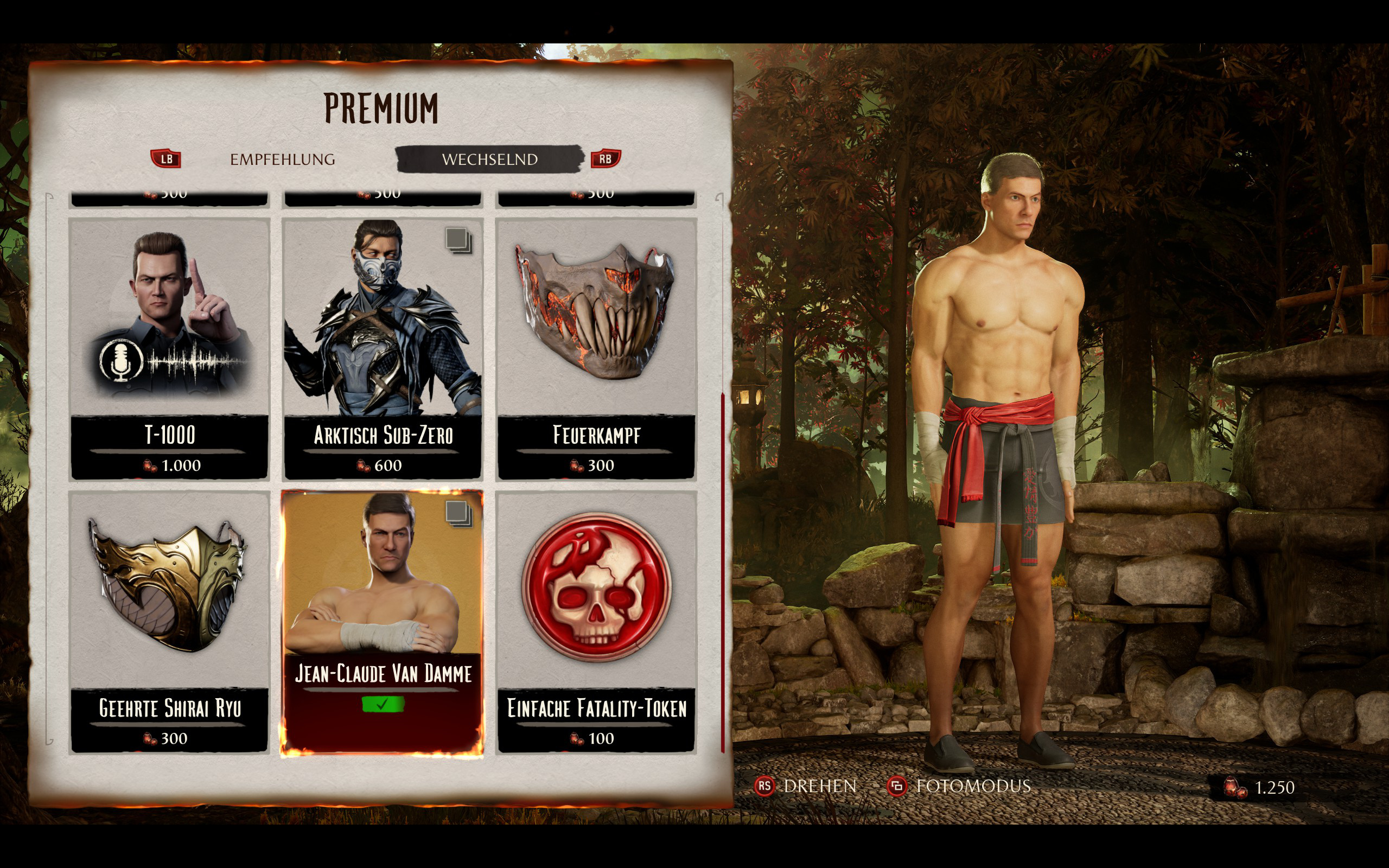This screenshot has height=868, width=1389.
Task: Buy the Einfache Fatality-Token item
Action: 596,622
